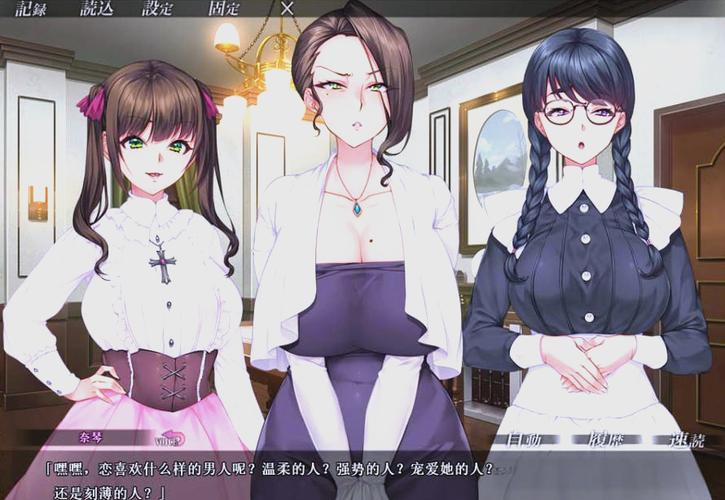
Task: Enable 自動 auto-advance mode
Action: (526, 438)
